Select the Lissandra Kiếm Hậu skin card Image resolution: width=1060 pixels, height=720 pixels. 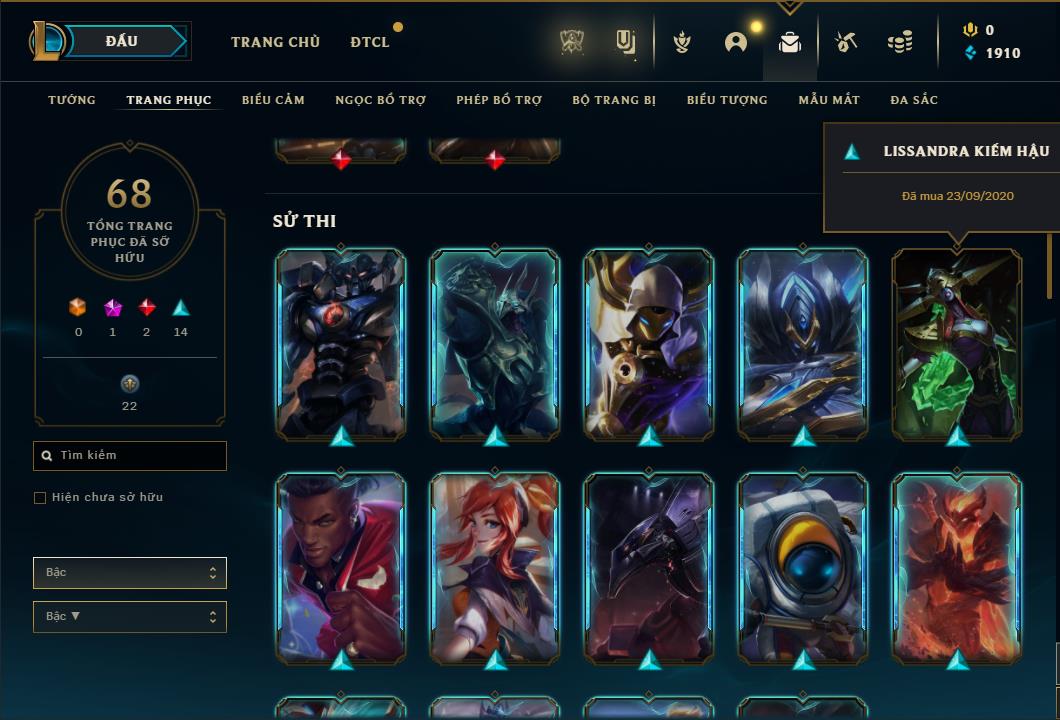pos(957,343)
